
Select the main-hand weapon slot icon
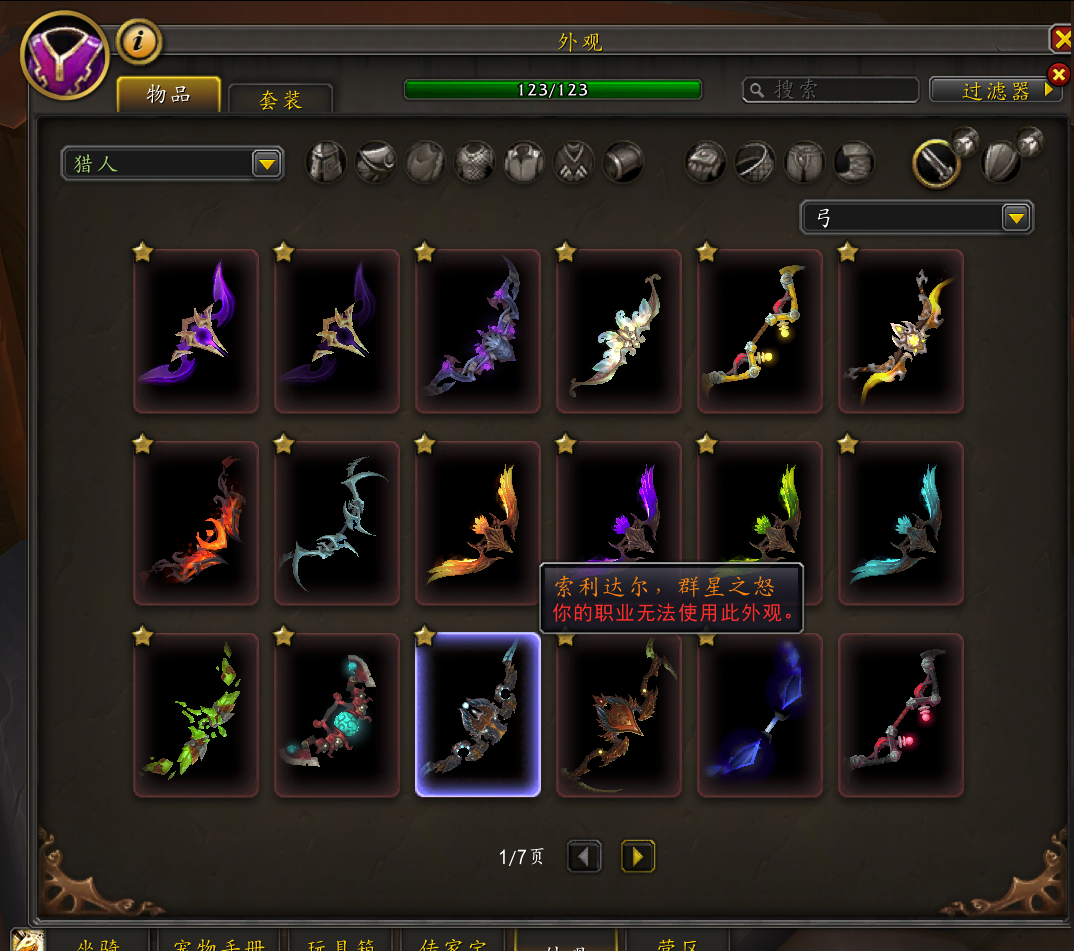pyautogui.click(x=937, y=163)
